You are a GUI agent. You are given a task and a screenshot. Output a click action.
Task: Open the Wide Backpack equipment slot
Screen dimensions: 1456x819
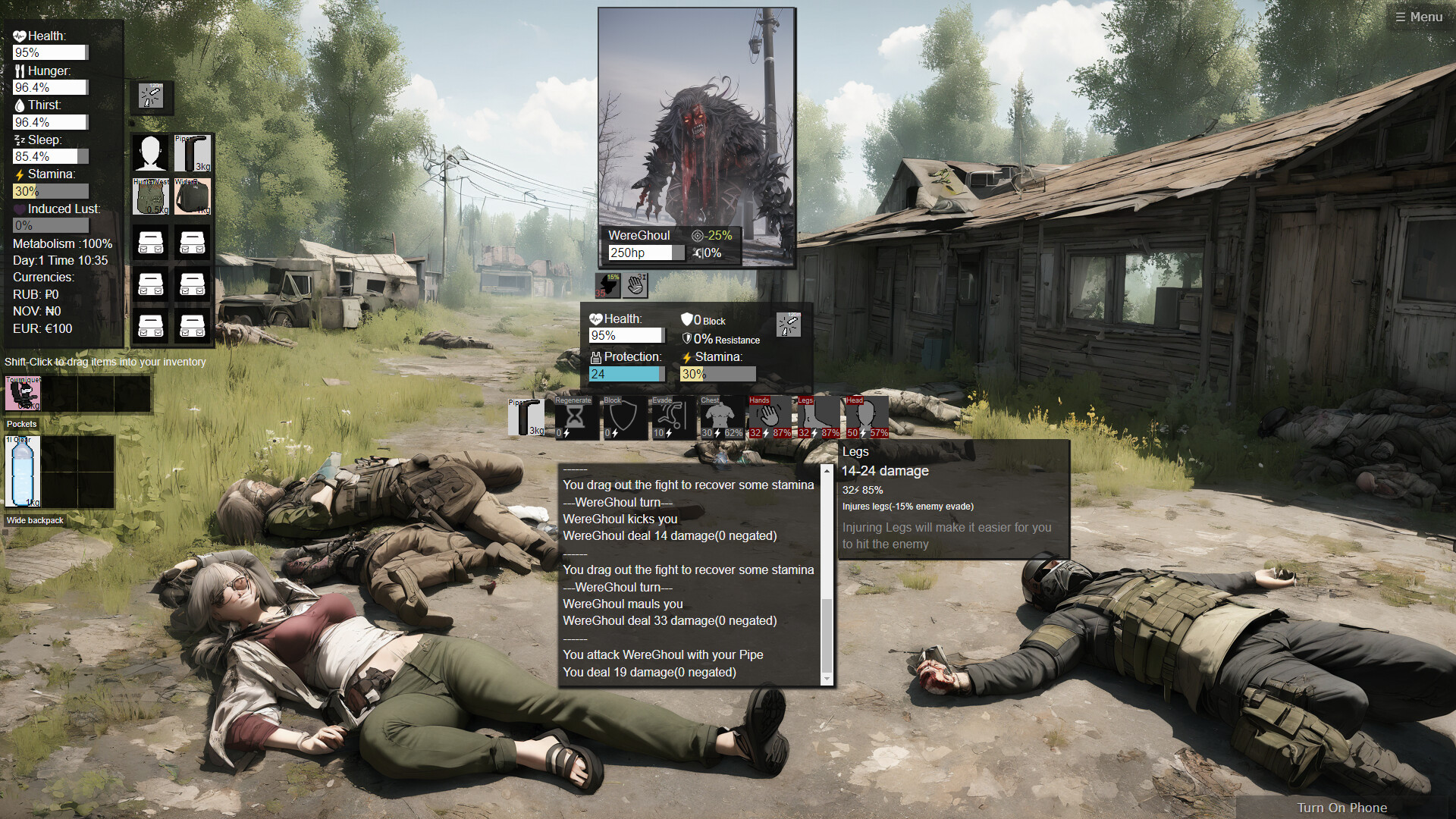tap(193, 196)
